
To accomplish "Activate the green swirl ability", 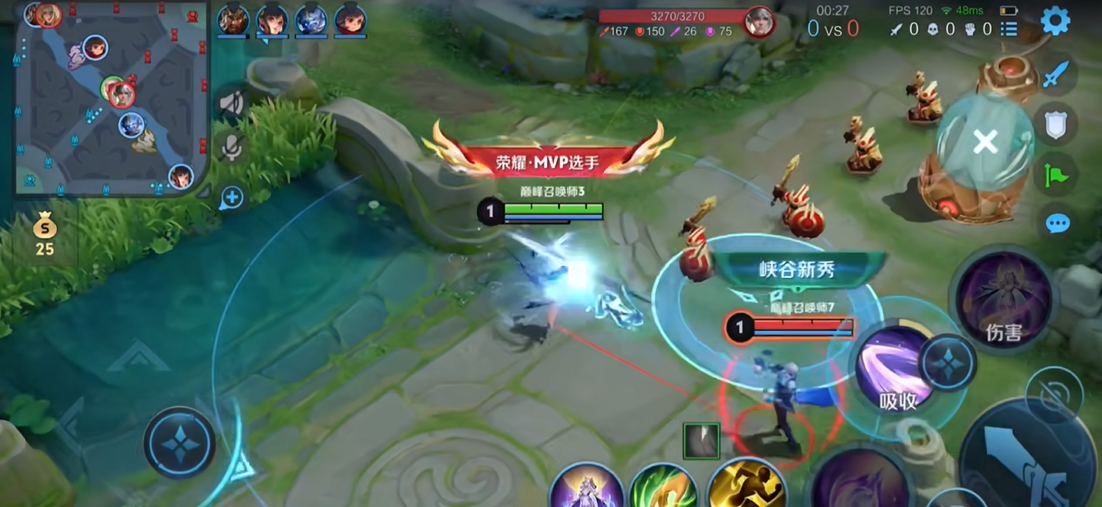I will 663,490.
